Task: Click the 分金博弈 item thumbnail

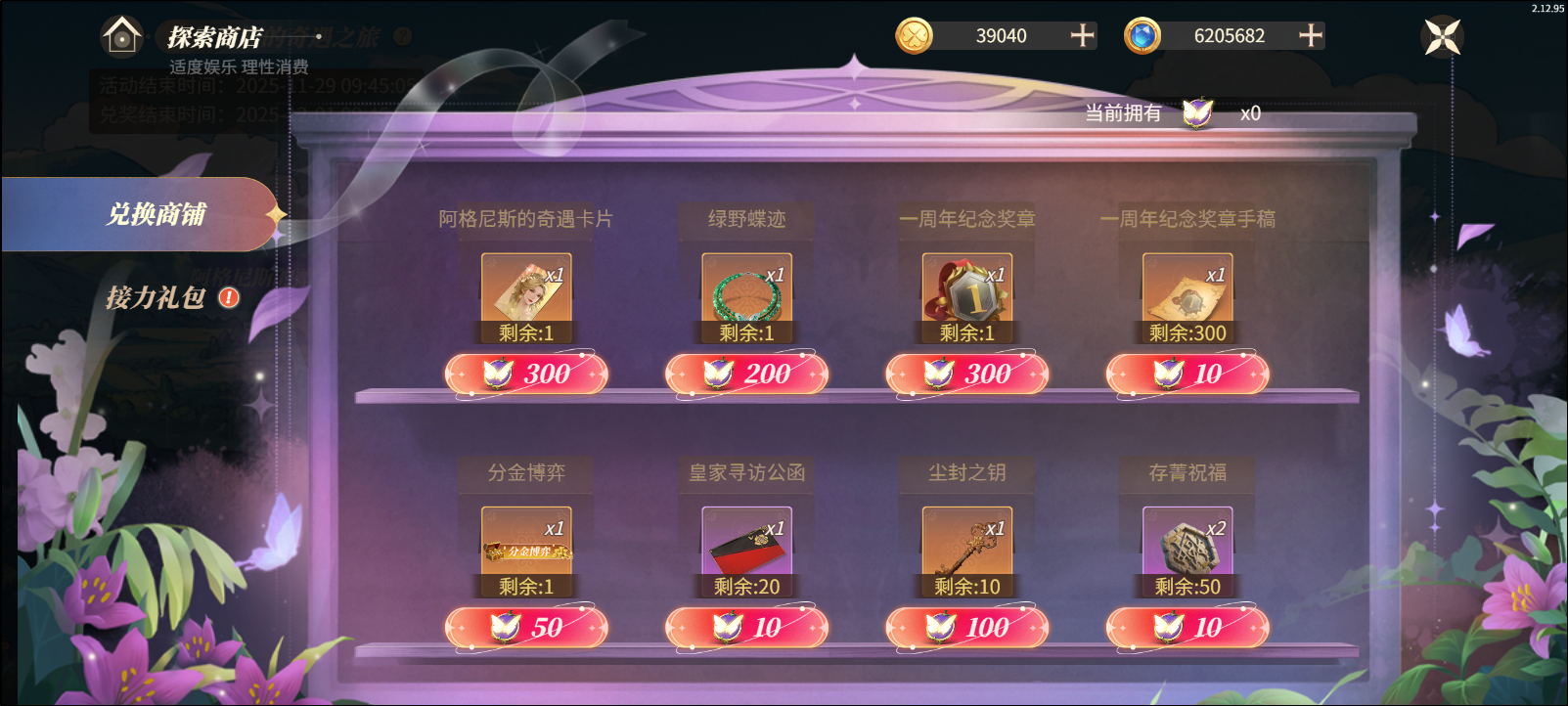Action: [x=525, y=541]
